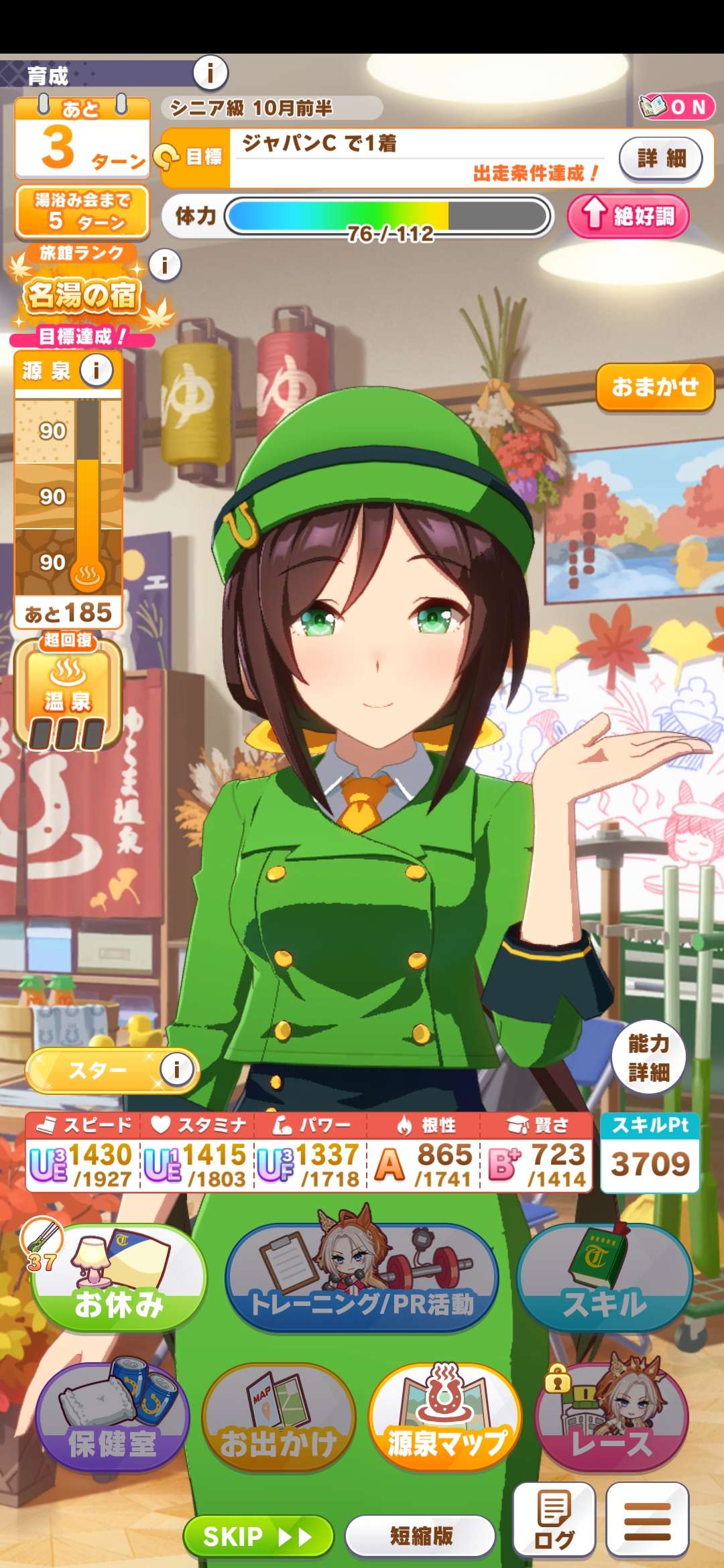724x1568 pixels.
Task: Toggle the book ON switch
Action: click(x=676, y=107)
